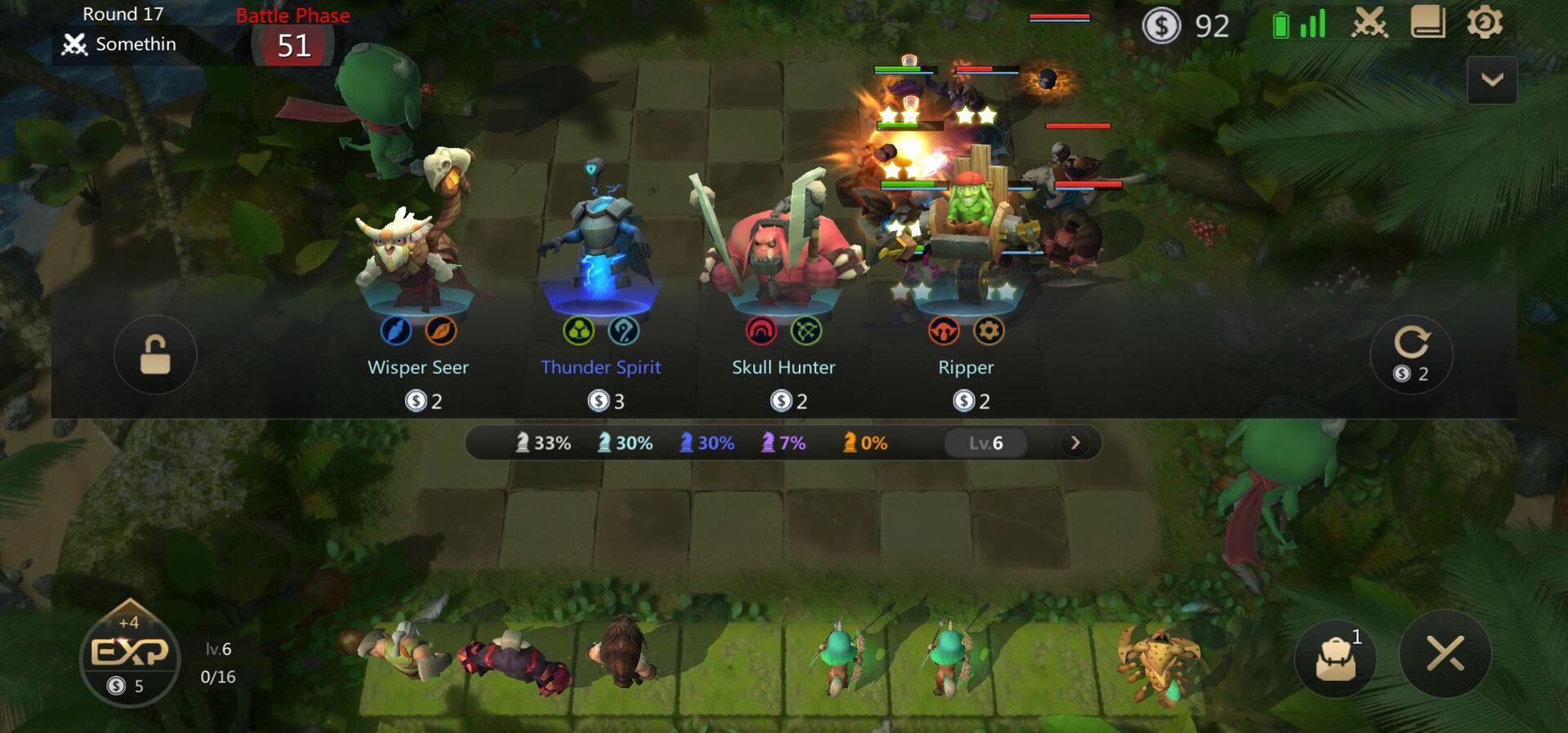Refresh the shop for 2 gold
This screenshot has height=733, width=1568.
[1412, 355]
